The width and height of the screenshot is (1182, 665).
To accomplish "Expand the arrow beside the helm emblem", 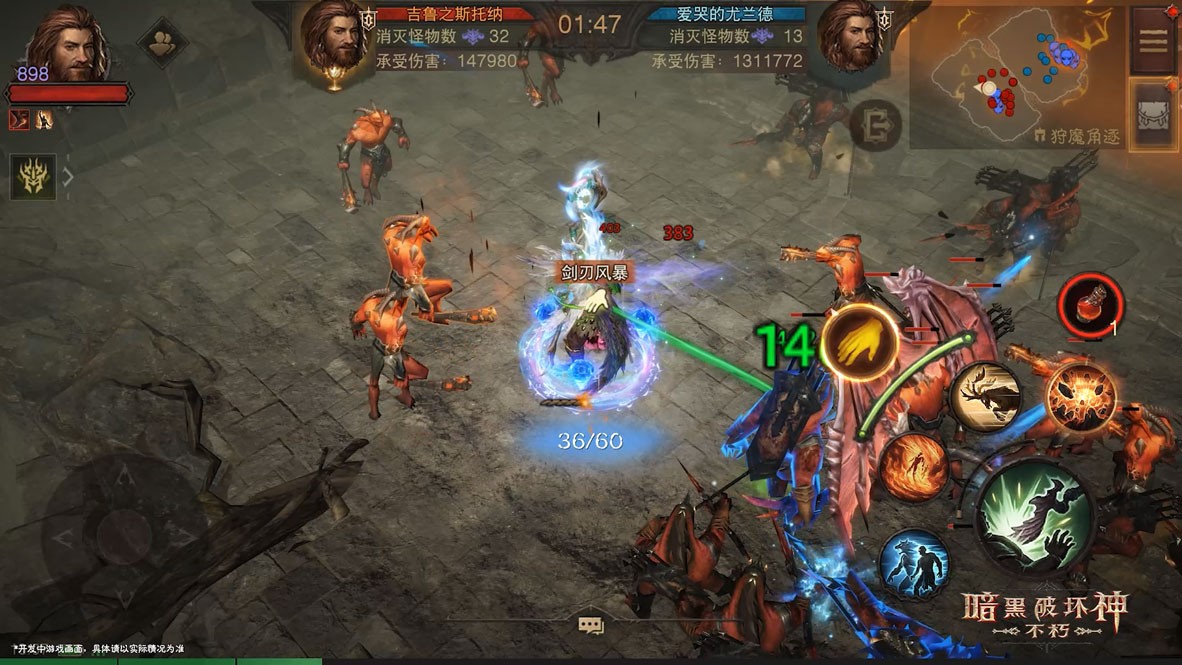I will pos(69,178).
